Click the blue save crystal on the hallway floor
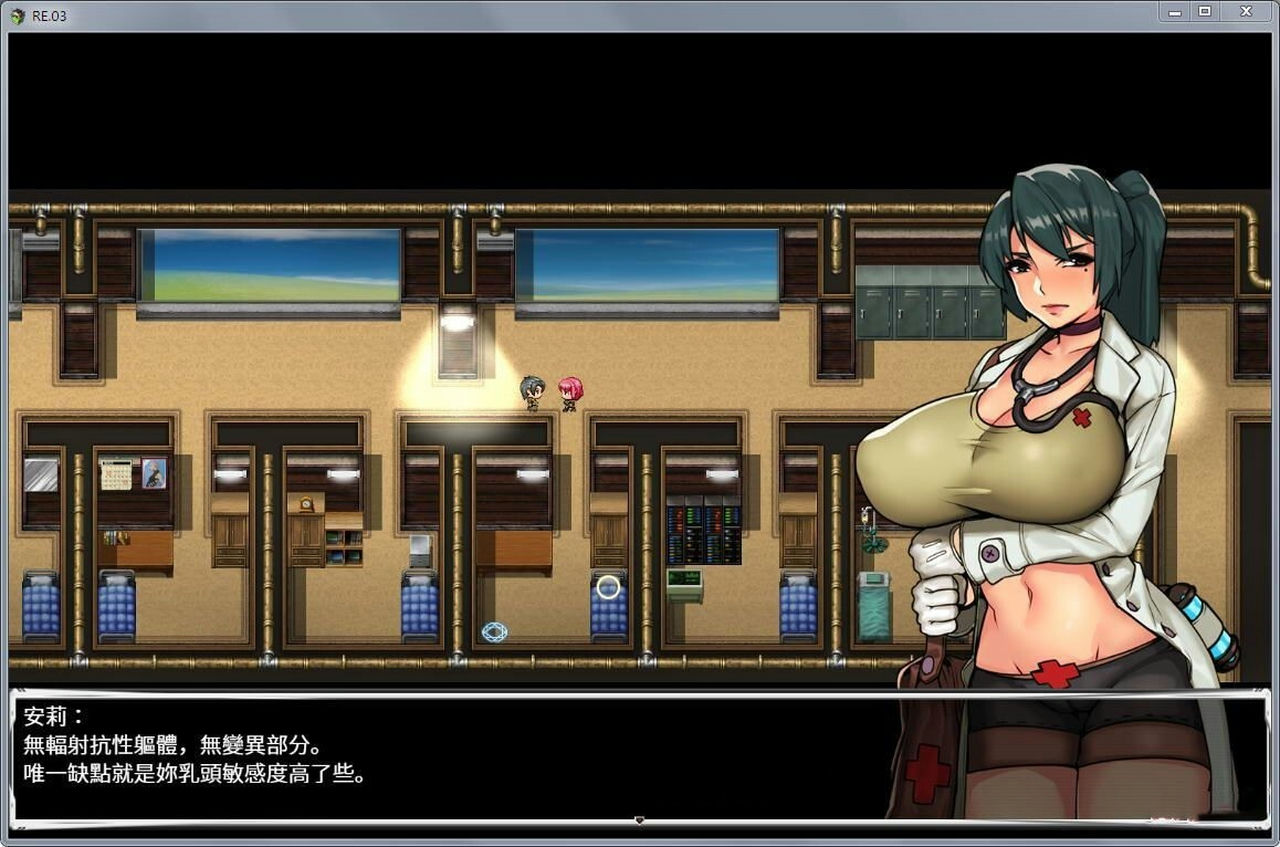1280x847 pixels. click(492, 631)
